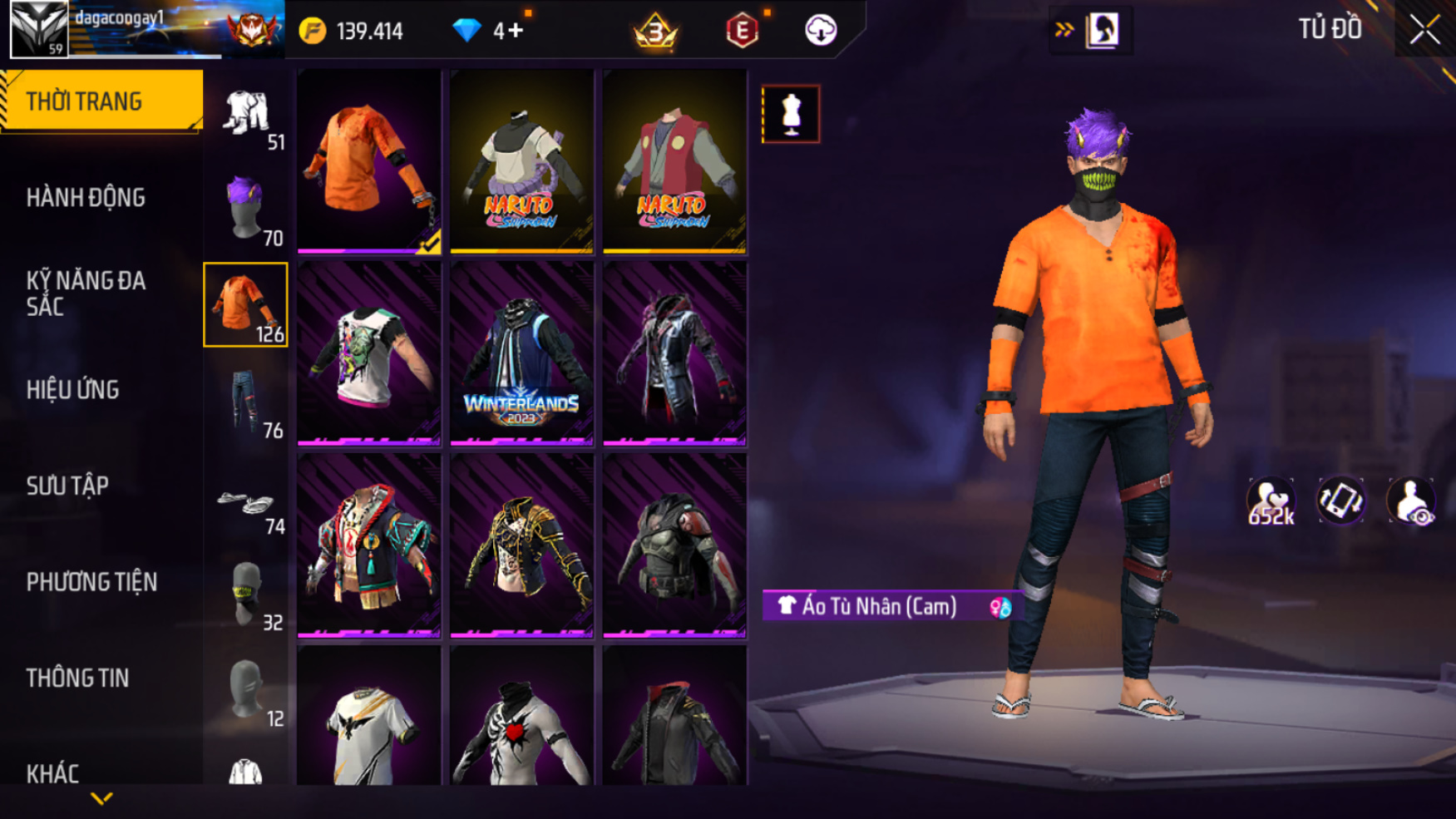Close the wardrobe with the X button
This screenshot has height=819, width=1456.
1424,31
